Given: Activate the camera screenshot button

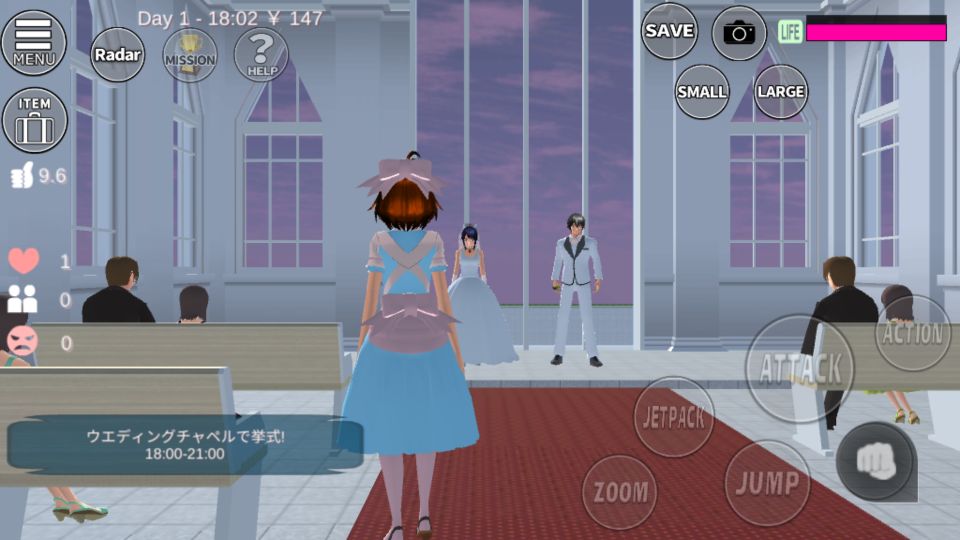Looking at the screenshot, I should [x=739, y=33].
